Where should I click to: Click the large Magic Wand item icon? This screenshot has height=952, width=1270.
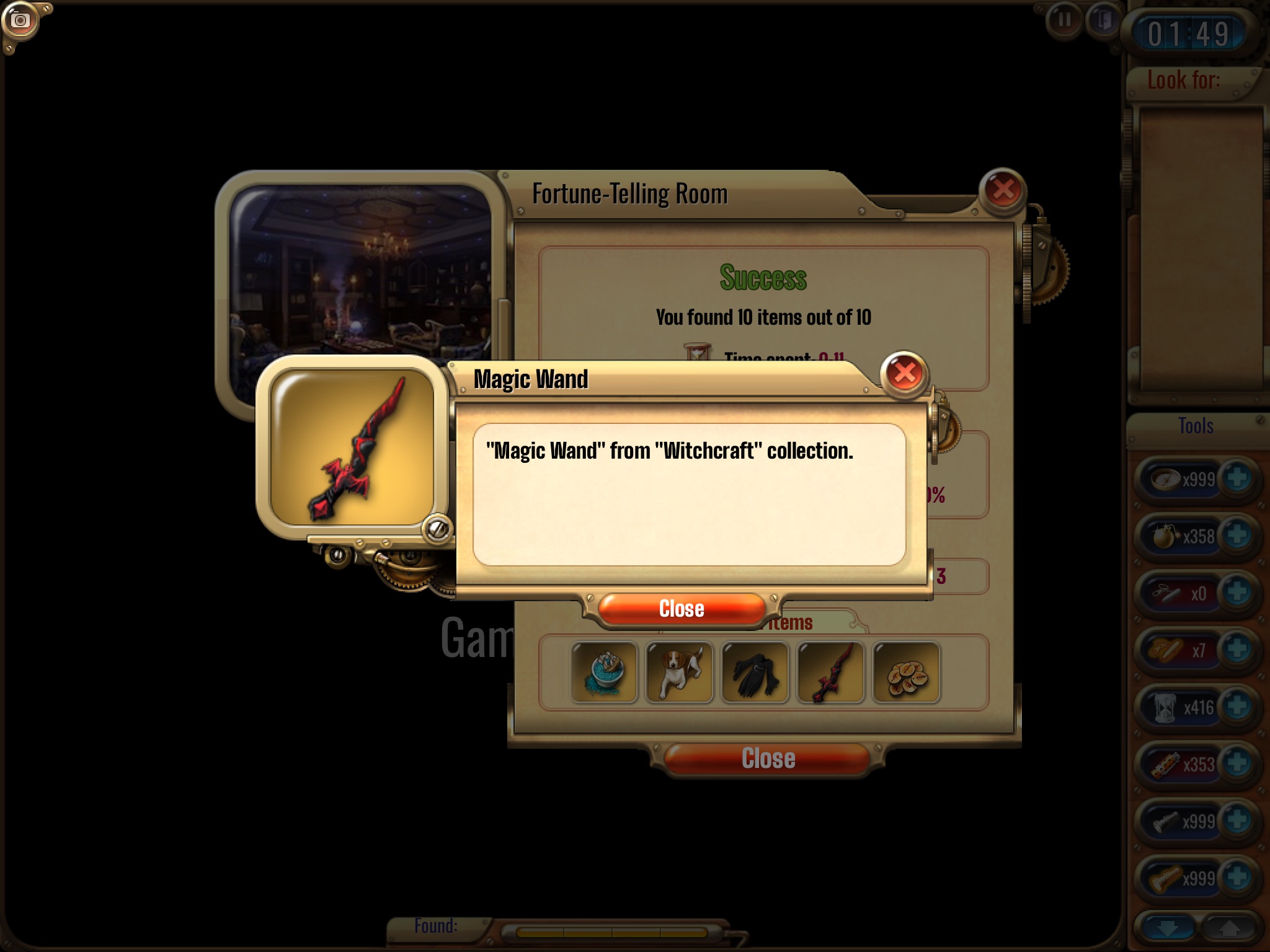pos(352,447)
